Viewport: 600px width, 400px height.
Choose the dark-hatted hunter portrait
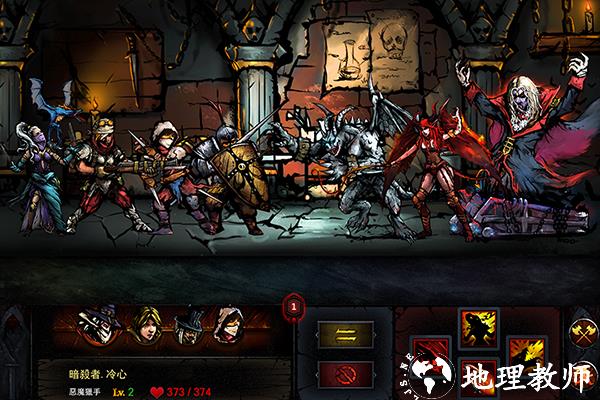click(x=188, y=325)
